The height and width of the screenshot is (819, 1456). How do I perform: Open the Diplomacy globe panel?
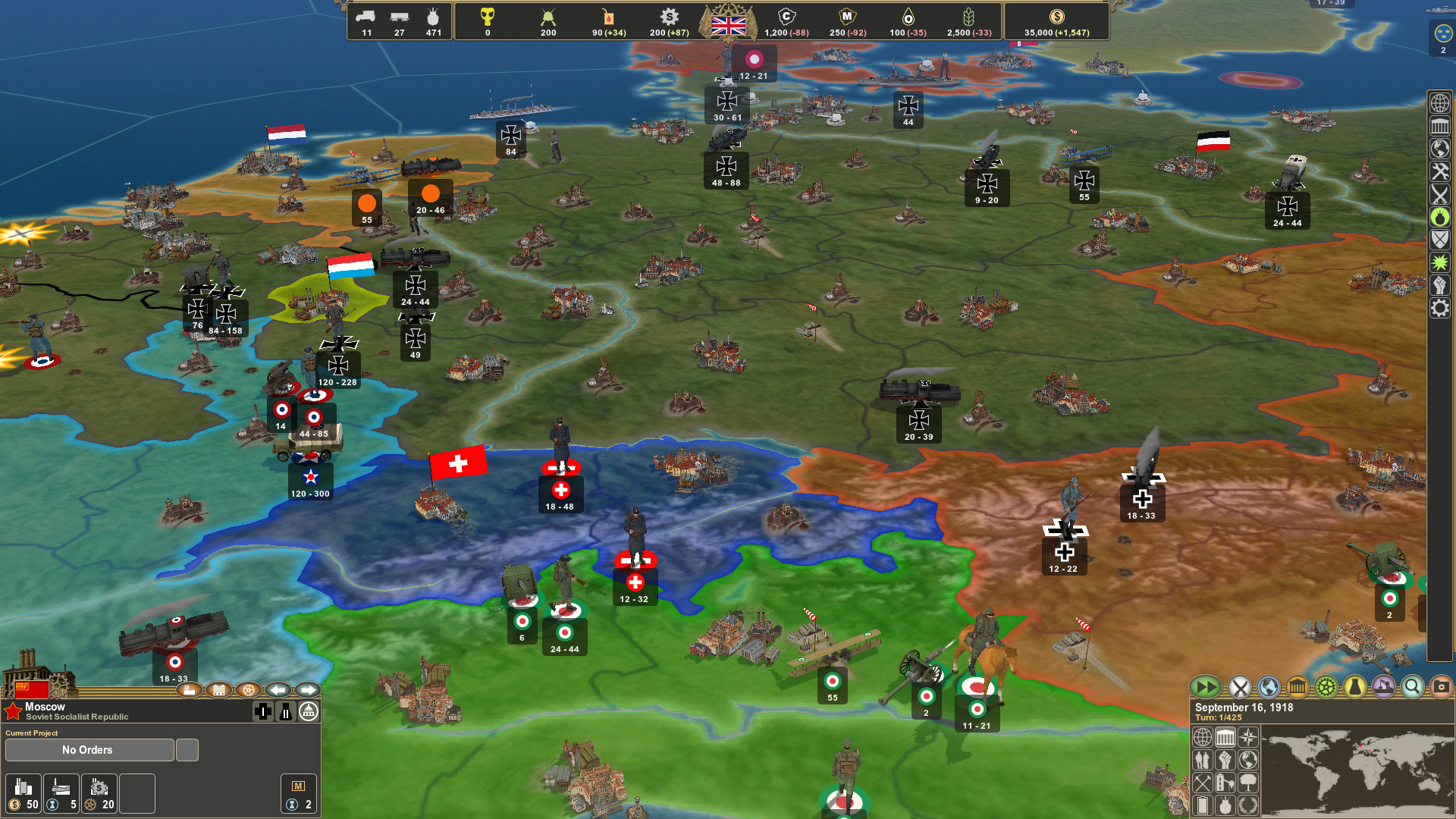coord(1267,687)
